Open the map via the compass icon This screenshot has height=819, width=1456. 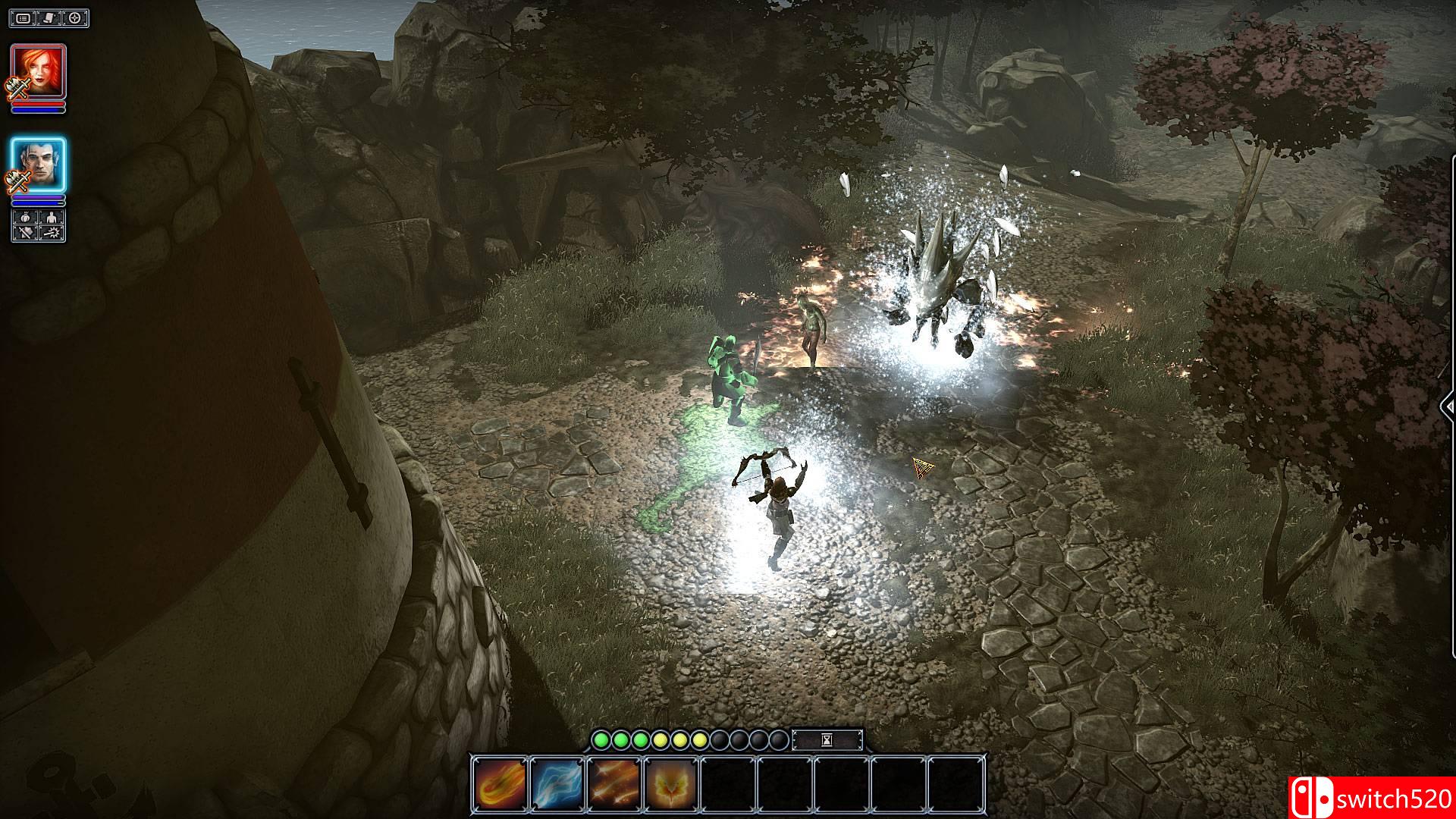point(74,18)
